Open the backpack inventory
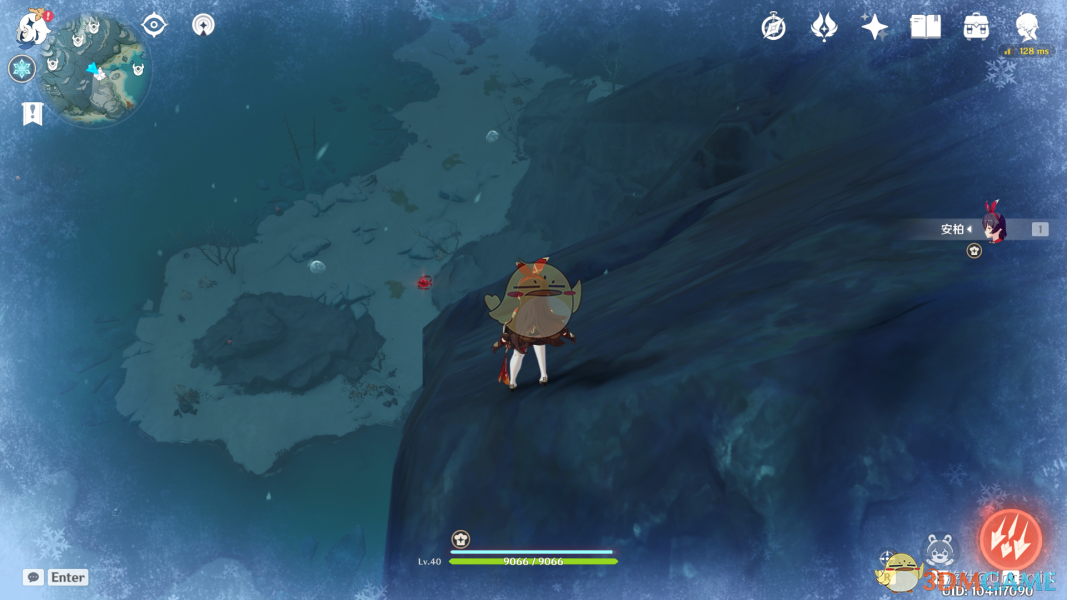Viewport: 1067px width, 600px height. [x=977, y=27]
